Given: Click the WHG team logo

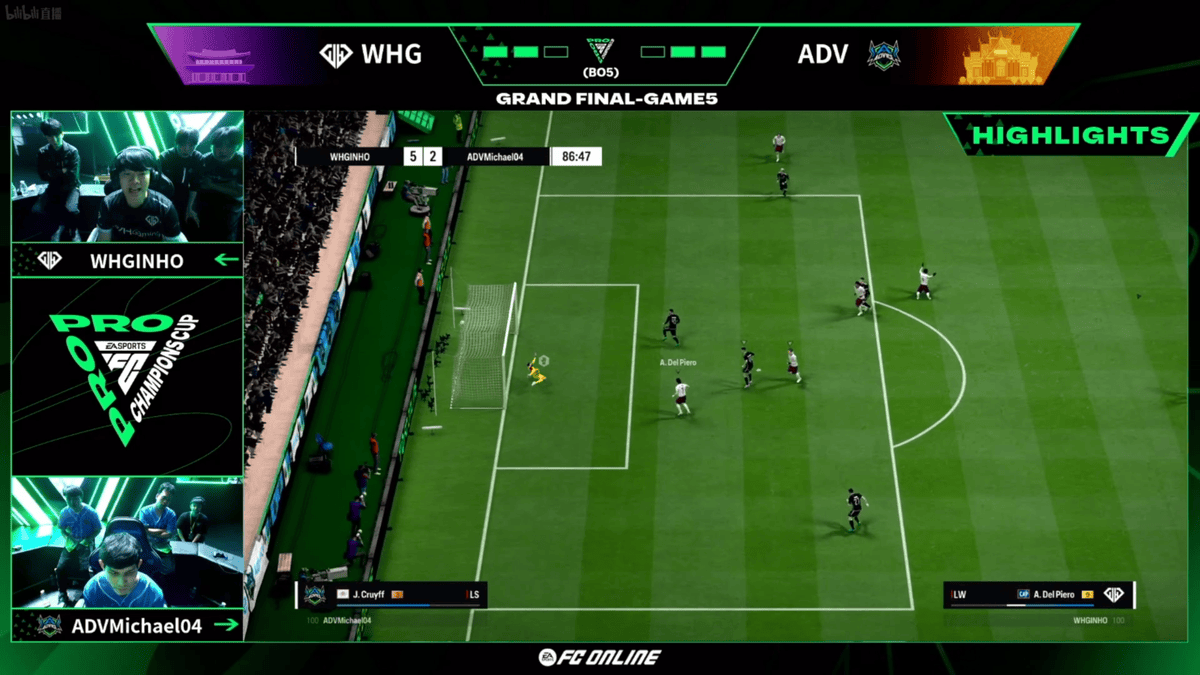Looking at the screenshot, I should pos(335,54).
